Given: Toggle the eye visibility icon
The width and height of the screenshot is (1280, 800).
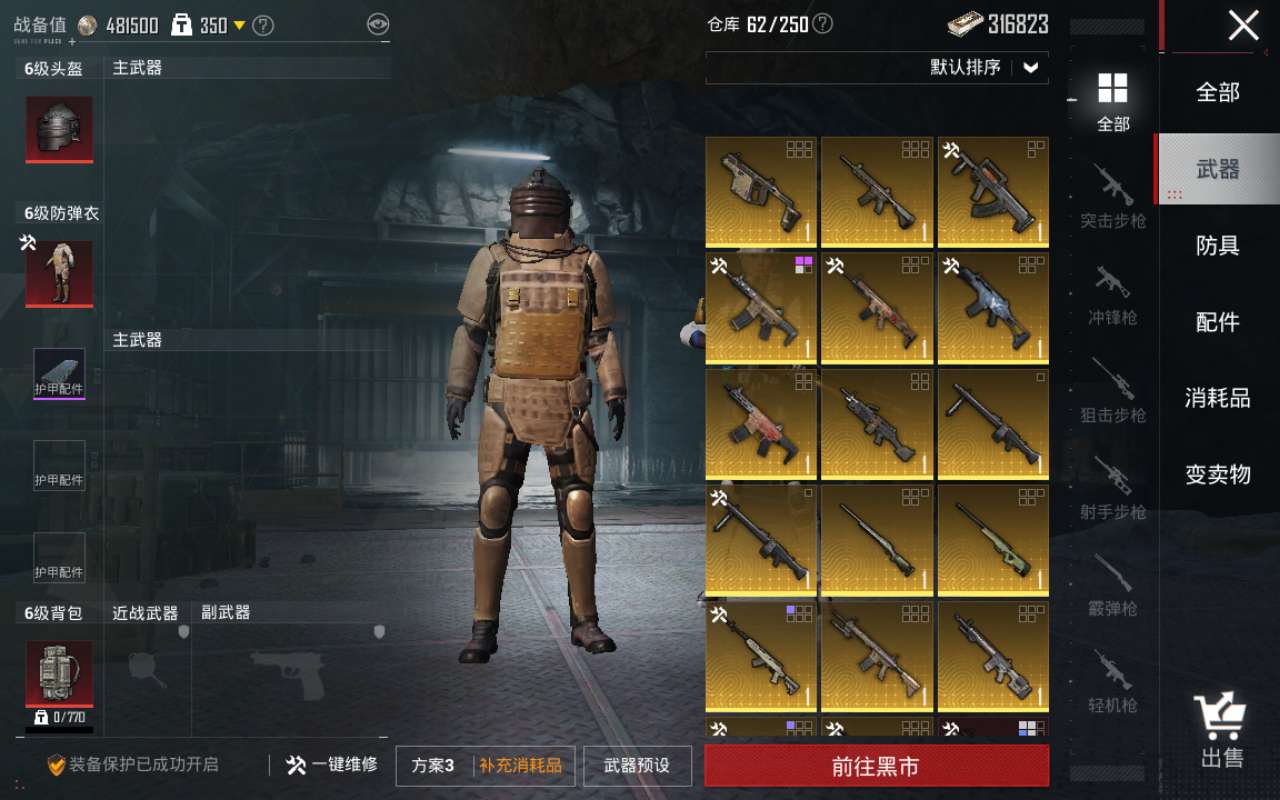Looking at the screenshot, I should point(377,24).
